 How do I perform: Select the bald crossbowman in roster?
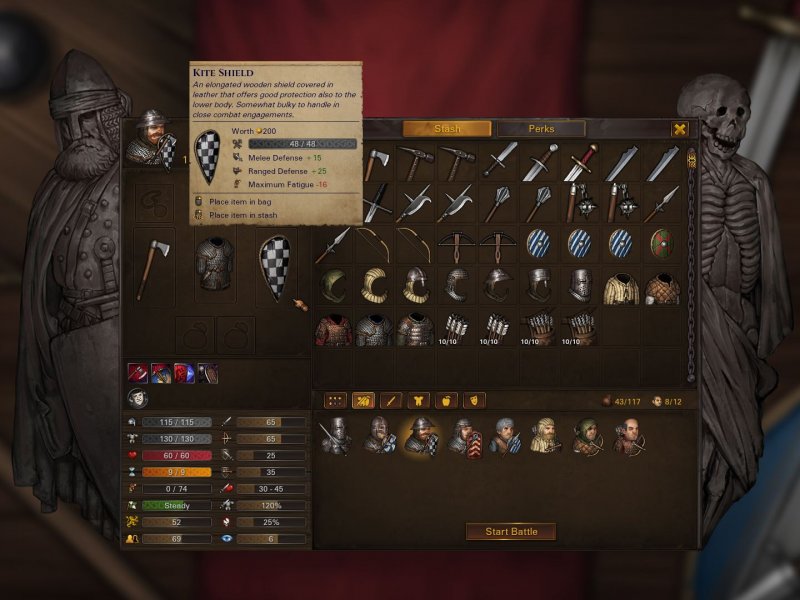tap(629, 435)
